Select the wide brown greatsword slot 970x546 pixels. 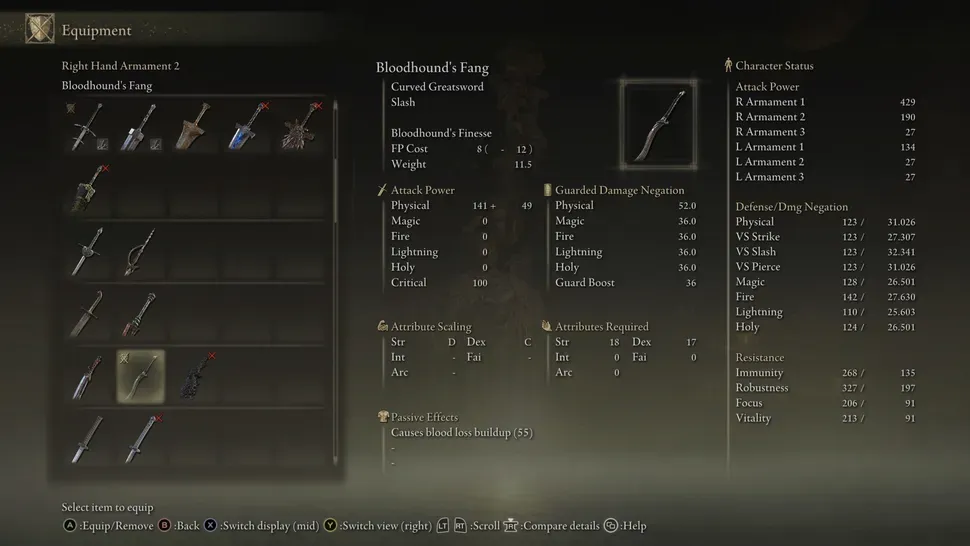[x=193, y=127]
